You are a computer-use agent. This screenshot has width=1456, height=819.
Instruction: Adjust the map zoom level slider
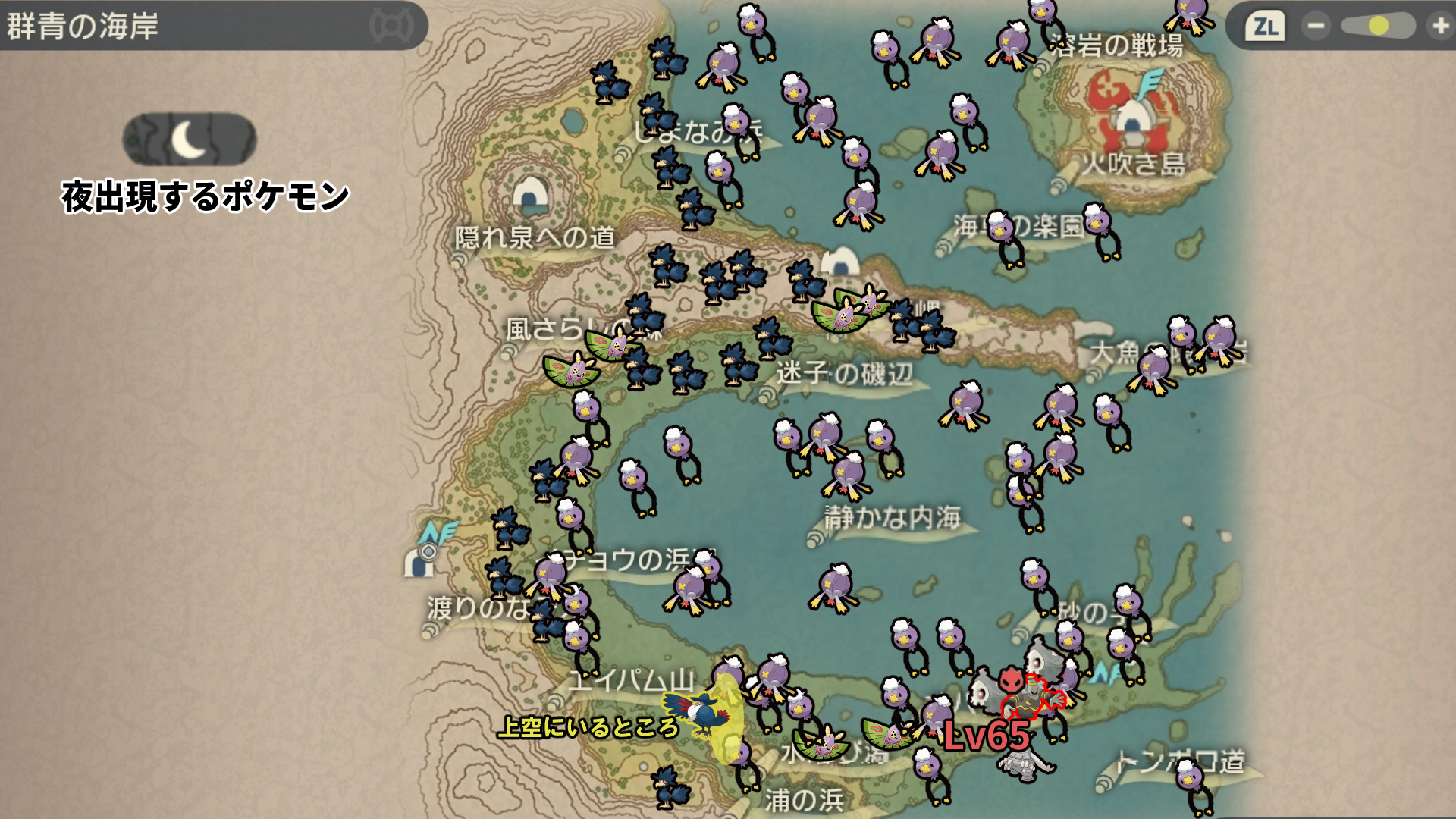coord(1378,27)
